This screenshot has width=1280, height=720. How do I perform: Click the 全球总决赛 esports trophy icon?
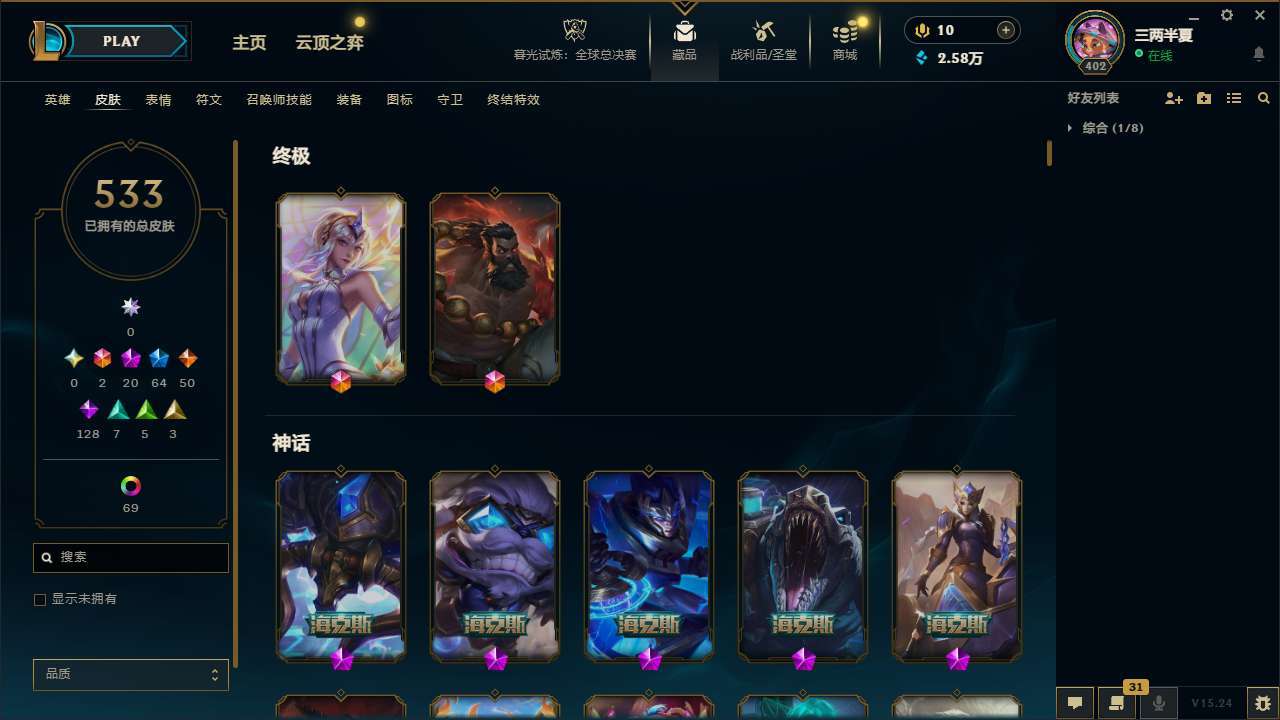[574, 27]
